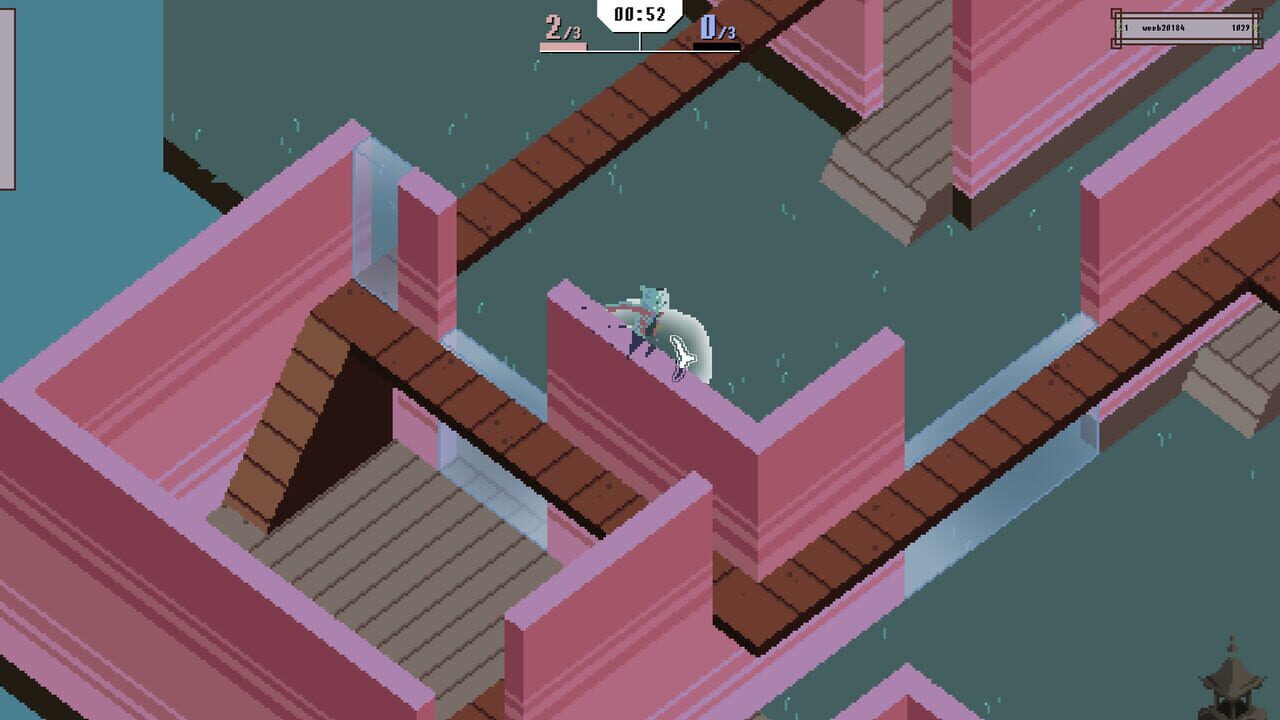
Task: Click the timer showing 00:52
Action: point(638,15)
